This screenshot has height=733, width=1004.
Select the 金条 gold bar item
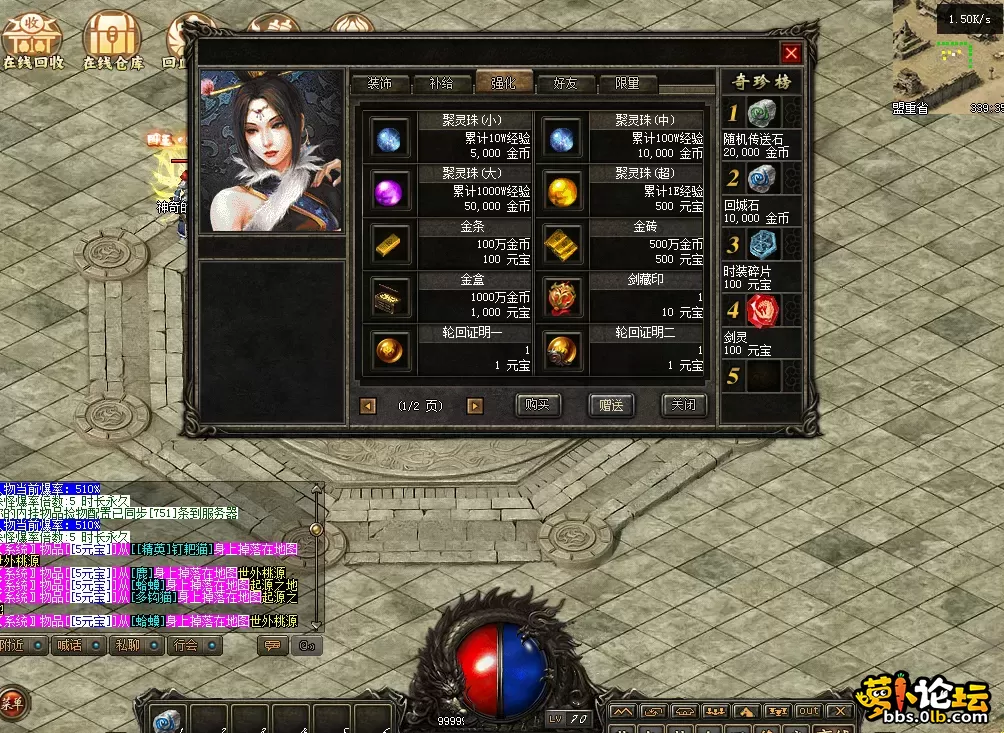point(389,243)
